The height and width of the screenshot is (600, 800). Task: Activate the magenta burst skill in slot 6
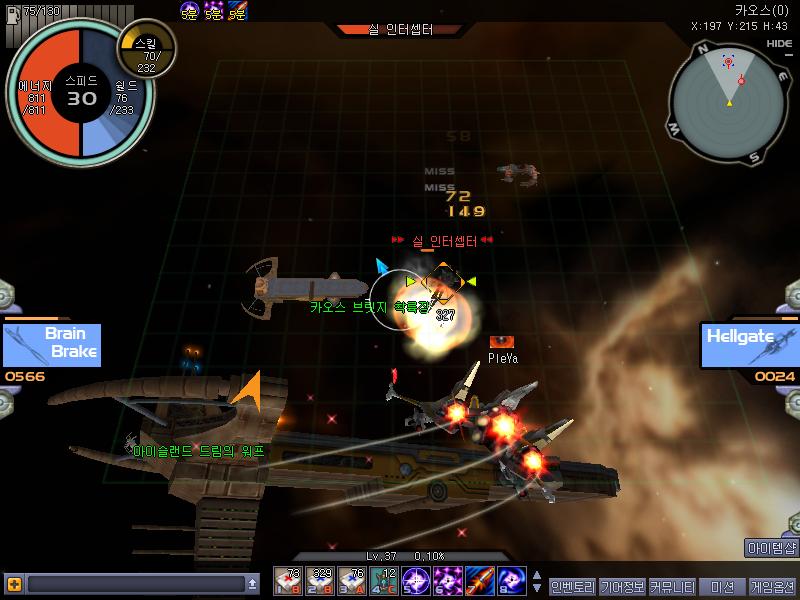[x=448, y=581]
